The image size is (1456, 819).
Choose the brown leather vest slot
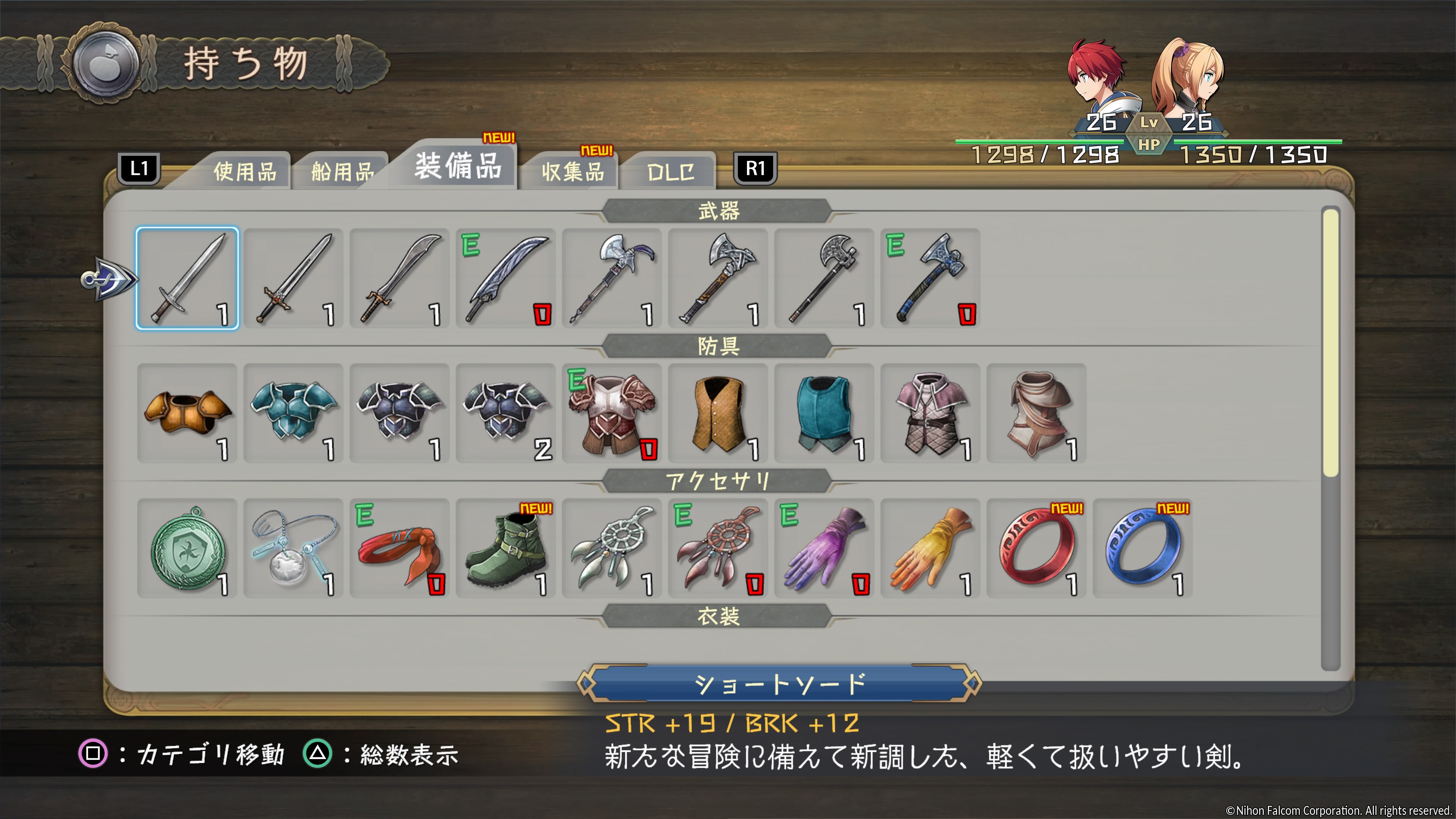pos(718,413)
